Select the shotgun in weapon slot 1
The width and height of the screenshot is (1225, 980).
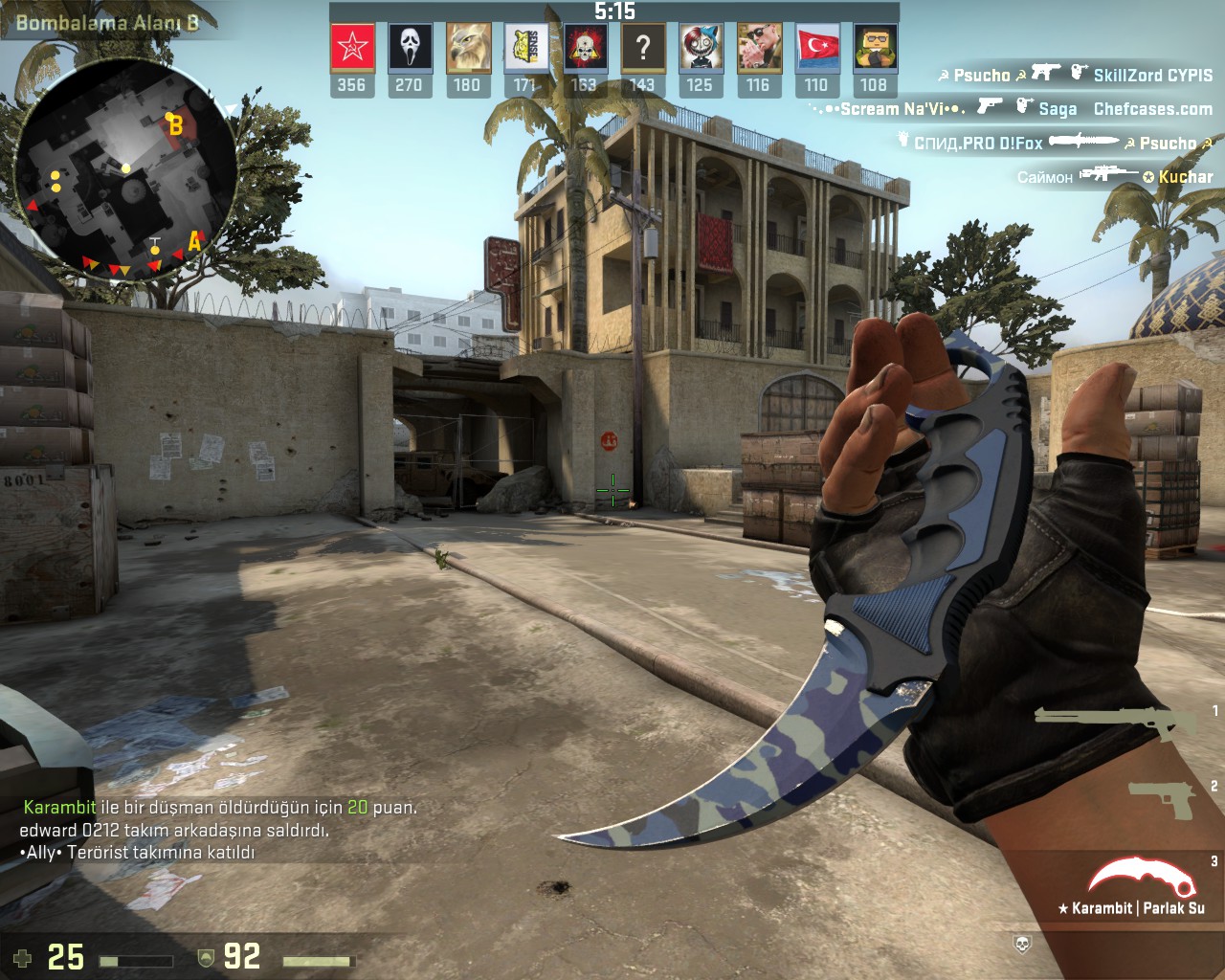(1115, 721)
